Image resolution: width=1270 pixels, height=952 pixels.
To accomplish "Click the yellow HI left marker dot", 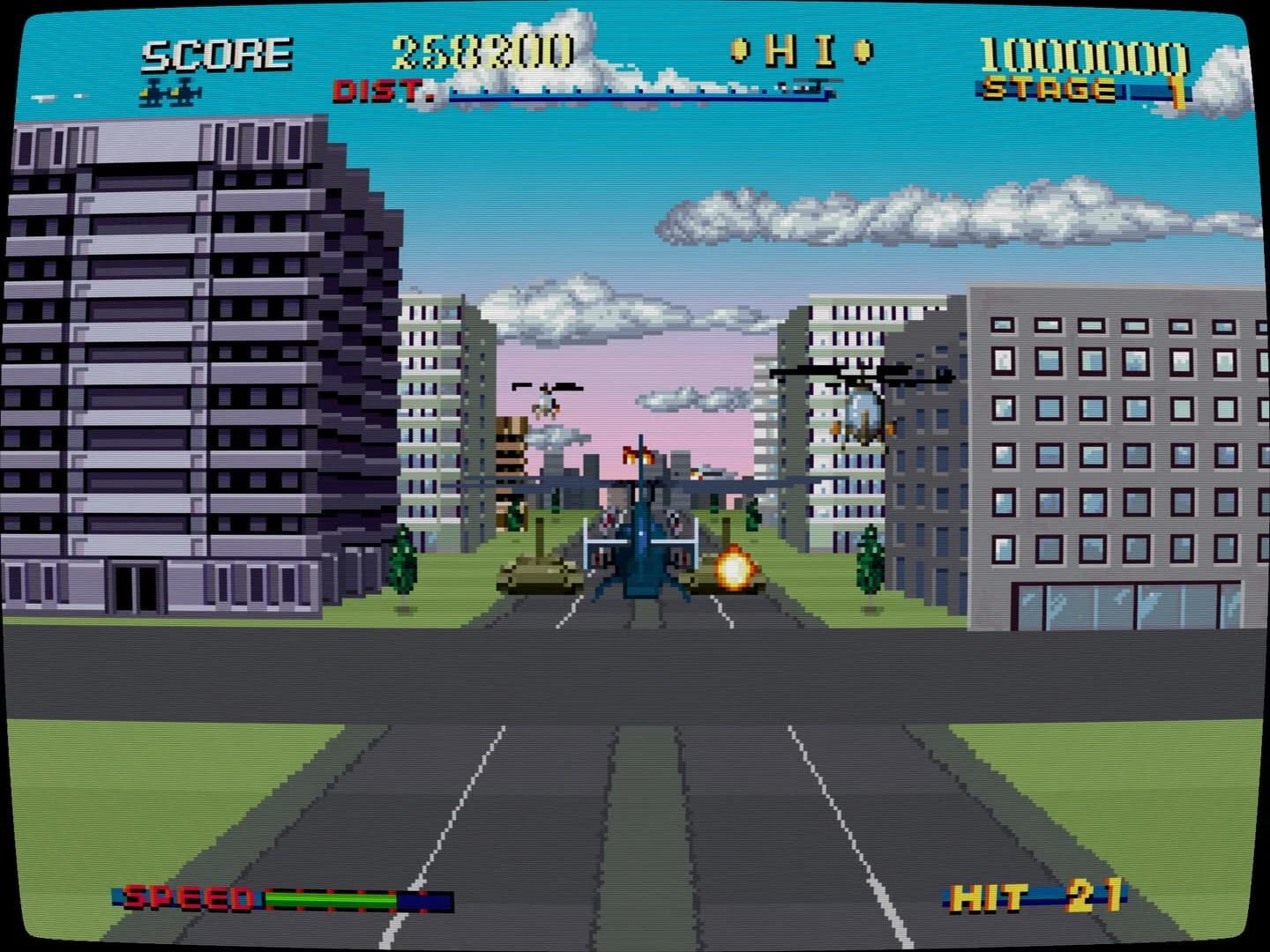I will 740,51.
